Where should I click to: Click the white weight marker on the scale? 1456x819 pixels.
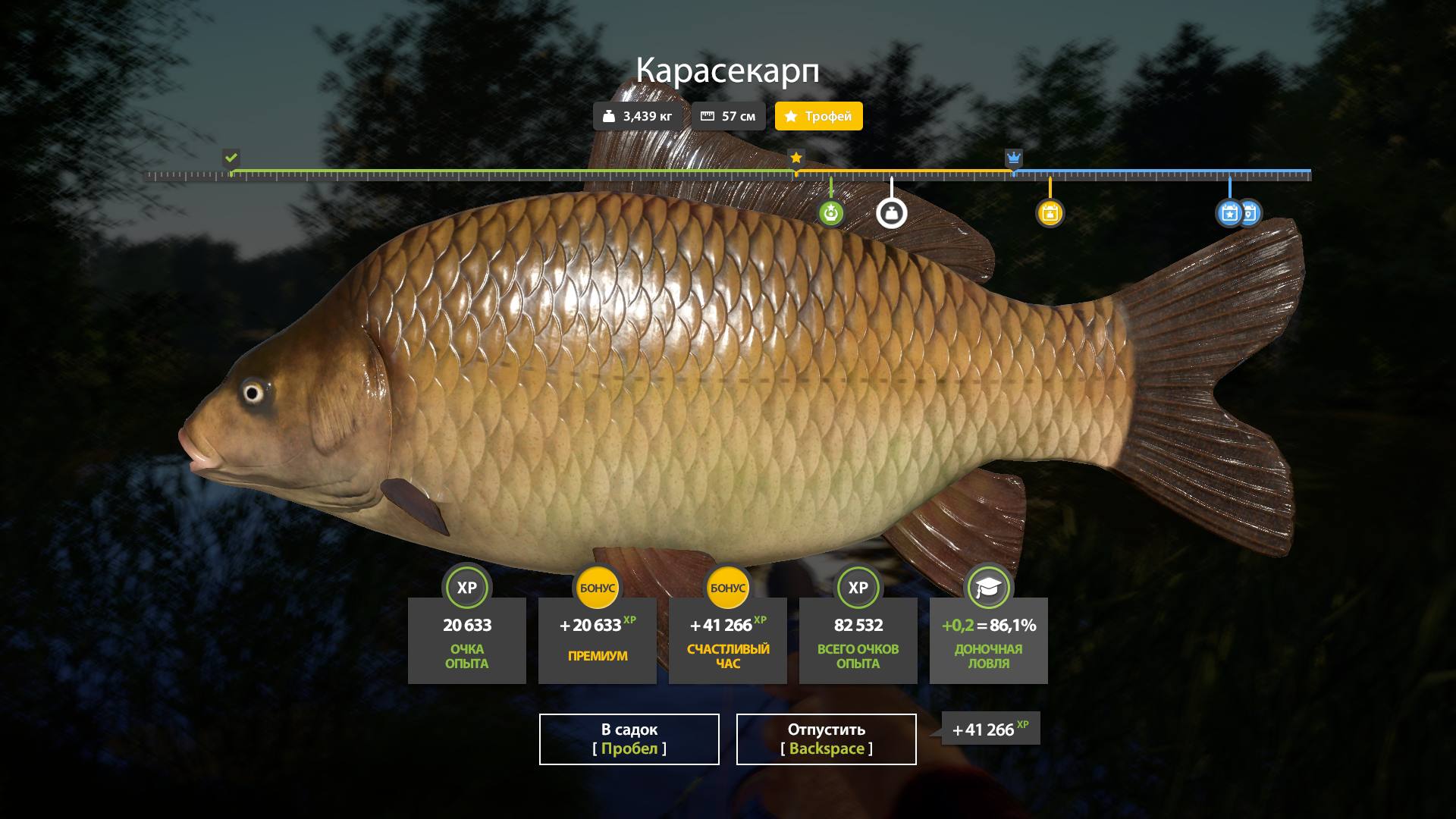pyautogui.click(x=891, y=214)
